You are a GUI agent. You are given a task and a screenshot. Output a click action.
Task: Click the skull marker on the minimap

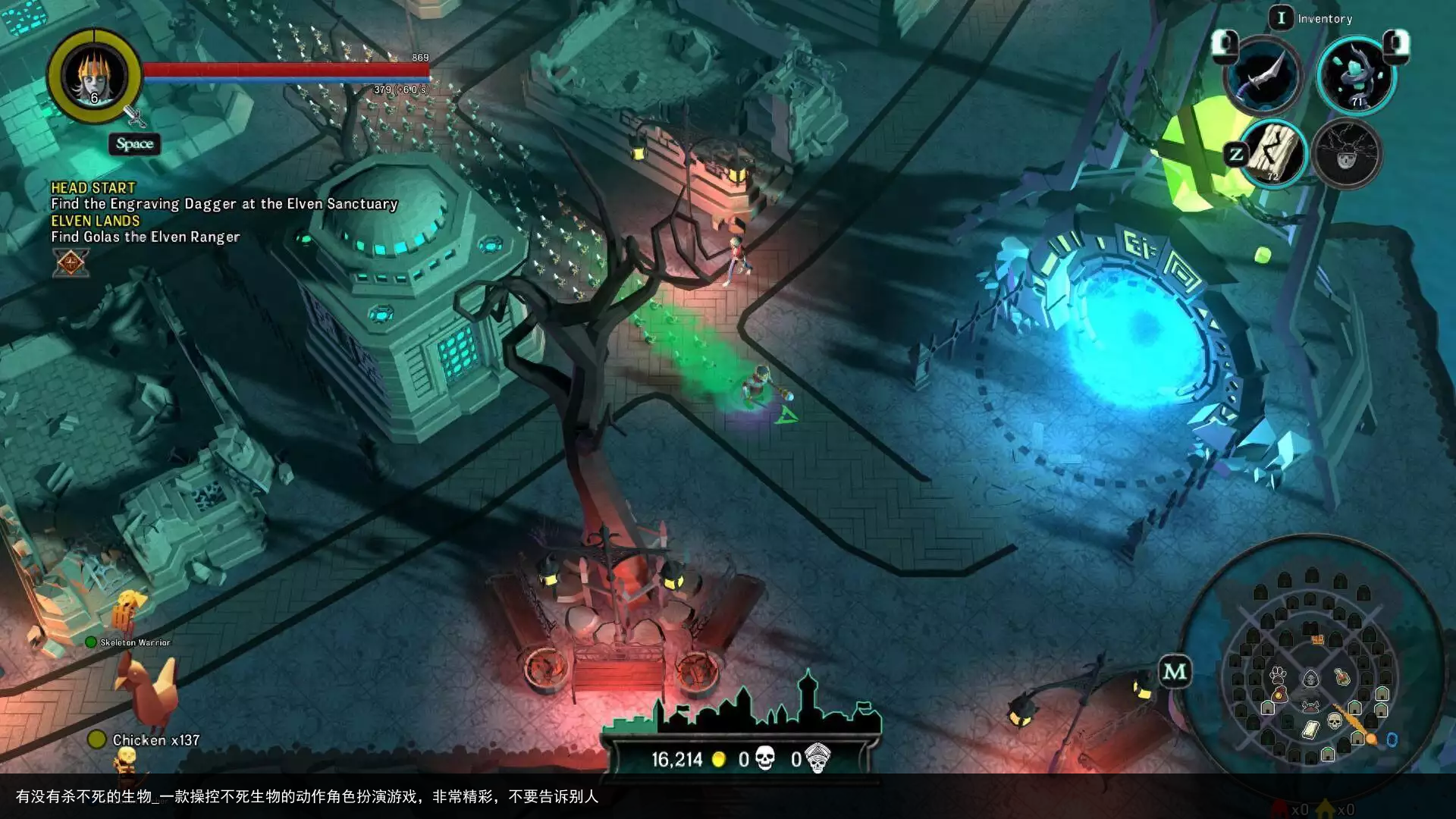pos(1334,720)
